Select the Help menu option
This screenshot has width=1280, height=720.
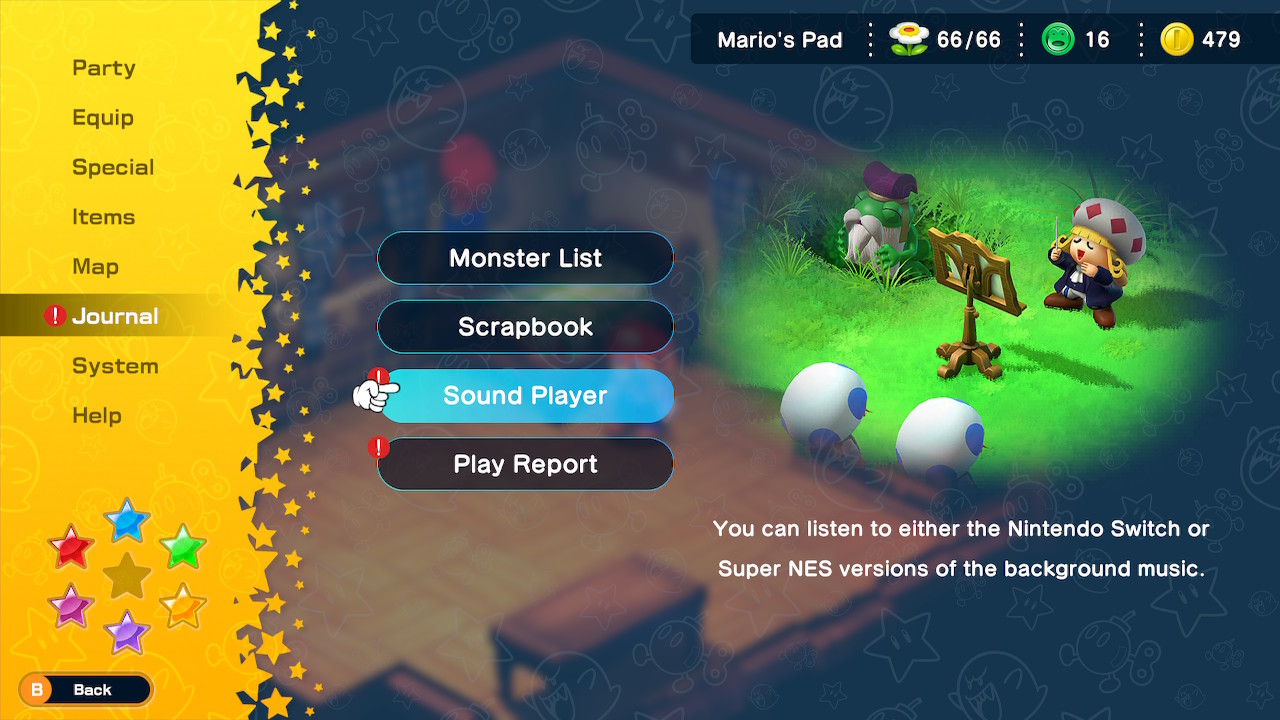click(99, 415)
